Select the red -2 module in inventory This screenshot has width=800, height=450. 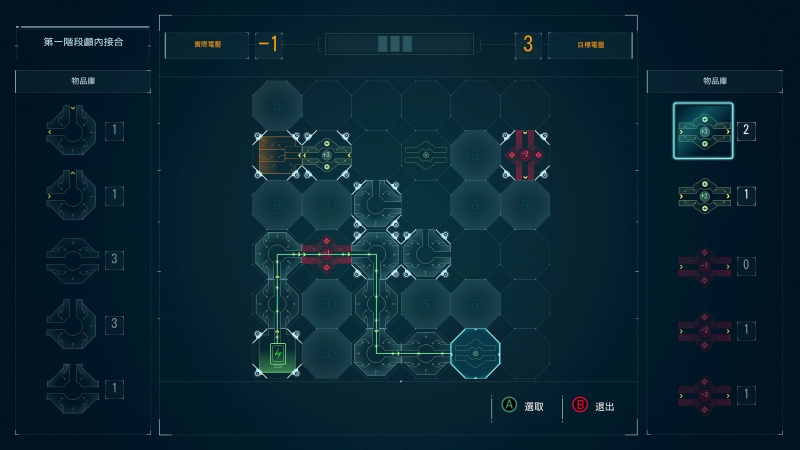703,330
